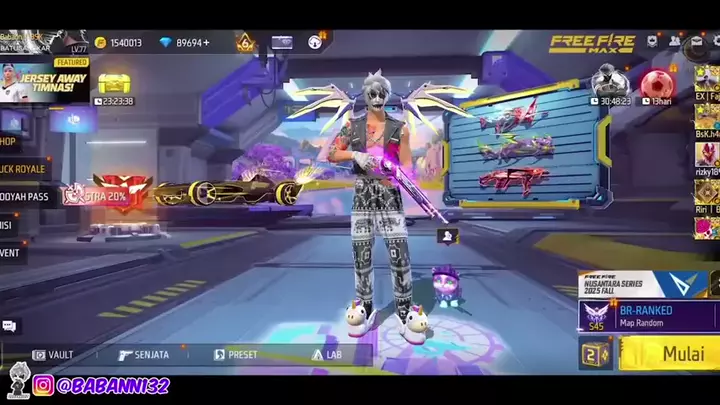Open the rank crown badge icon
This screenshot has height=405, width=720.
click(x=245, y=43)
